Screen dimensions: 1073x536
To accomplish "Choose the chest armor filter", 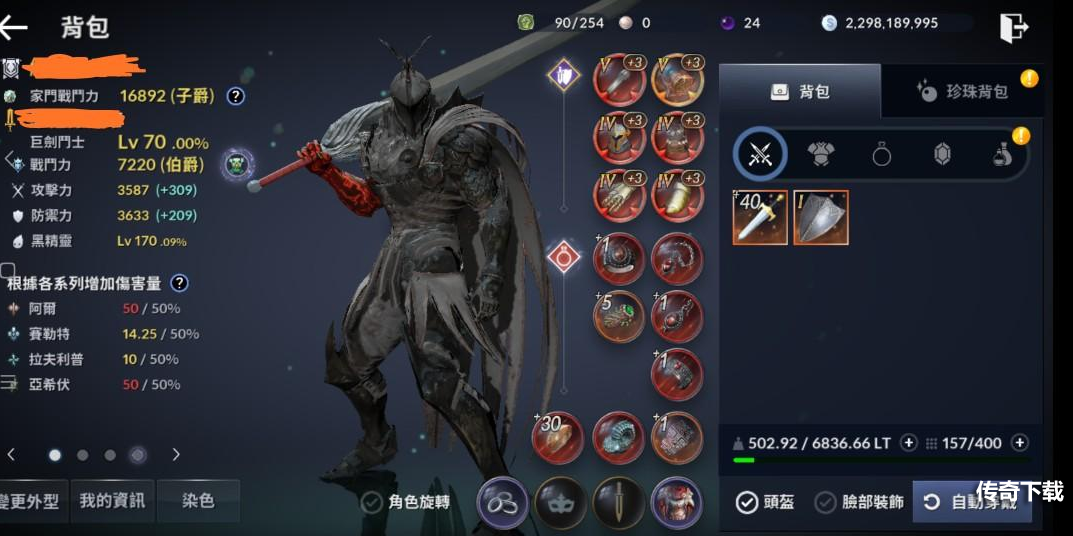I will tap(821, 155).
